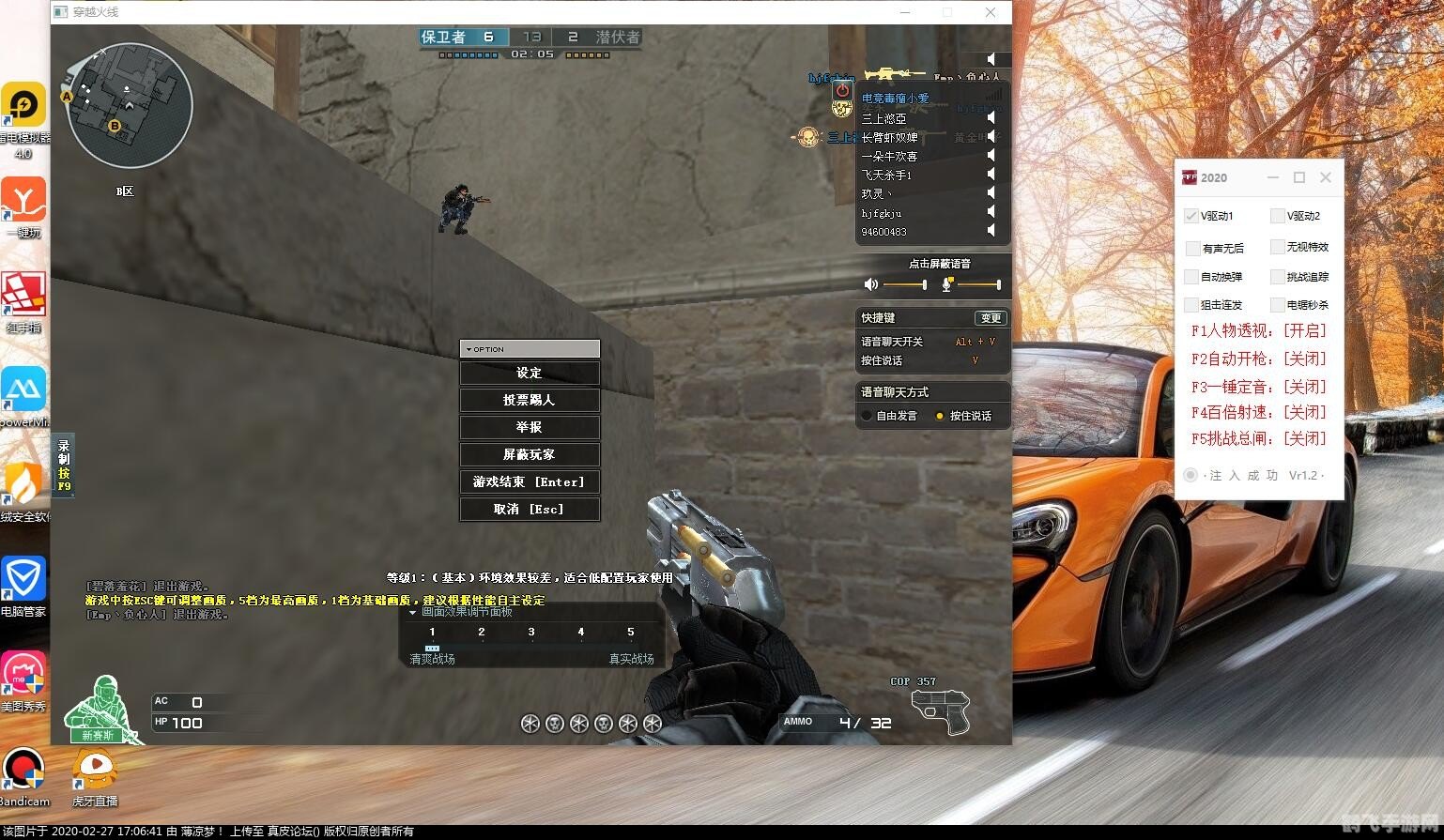Choose 投票踢人 to vote-kick a player
Viewport: 1444px width, 840px height.
point(530,400)
